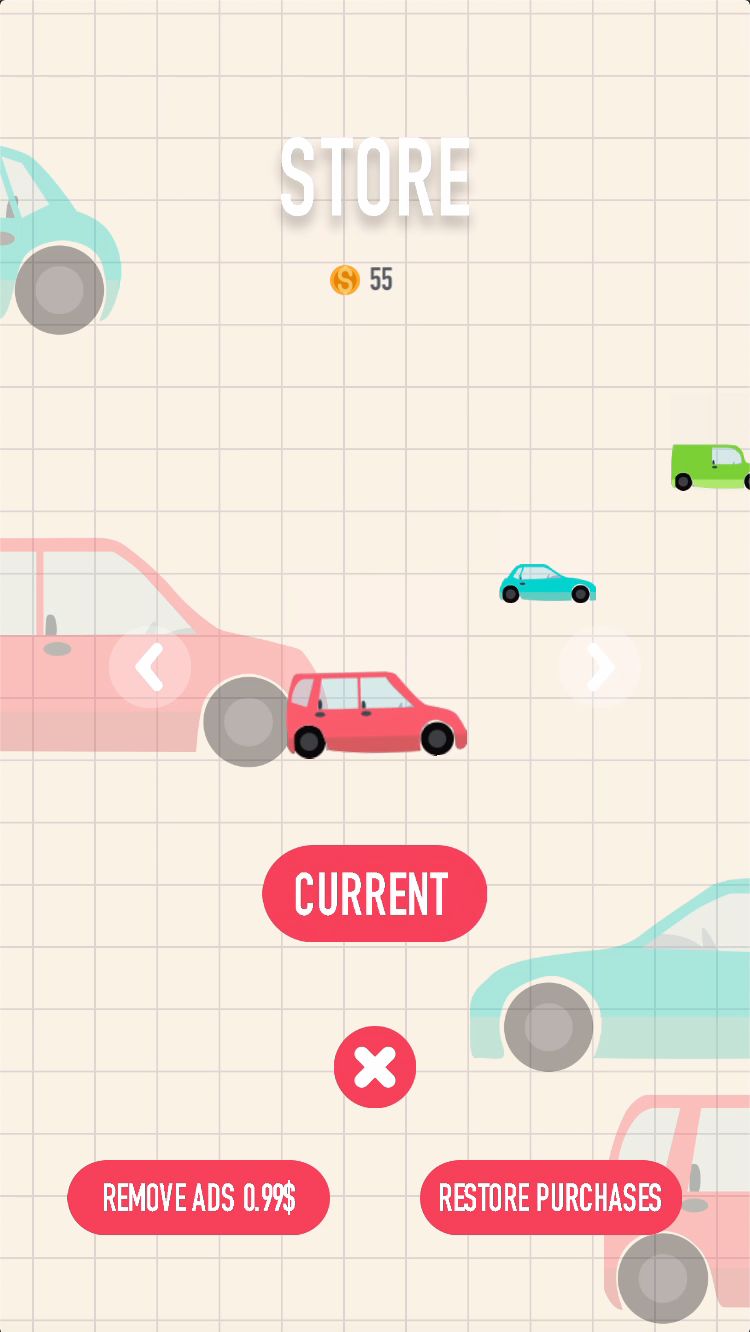Image resolution: width=750 pixels, height=1332 pixels.
Task: Tap Restore Purchases
Action: [550, 1197]
